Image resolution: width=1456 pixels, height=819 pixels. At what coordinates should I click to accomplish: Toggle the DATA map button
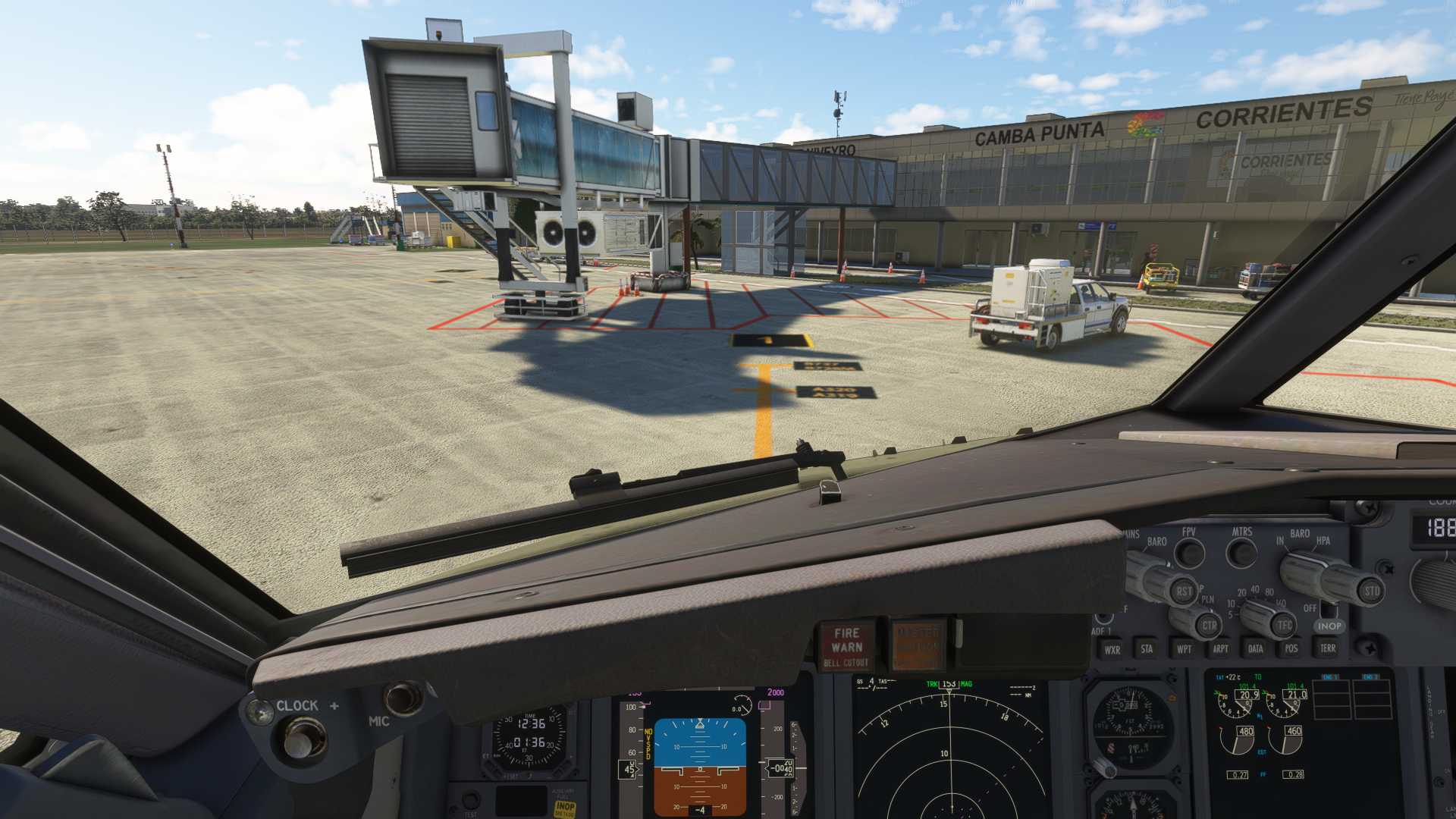[1255, 648]
